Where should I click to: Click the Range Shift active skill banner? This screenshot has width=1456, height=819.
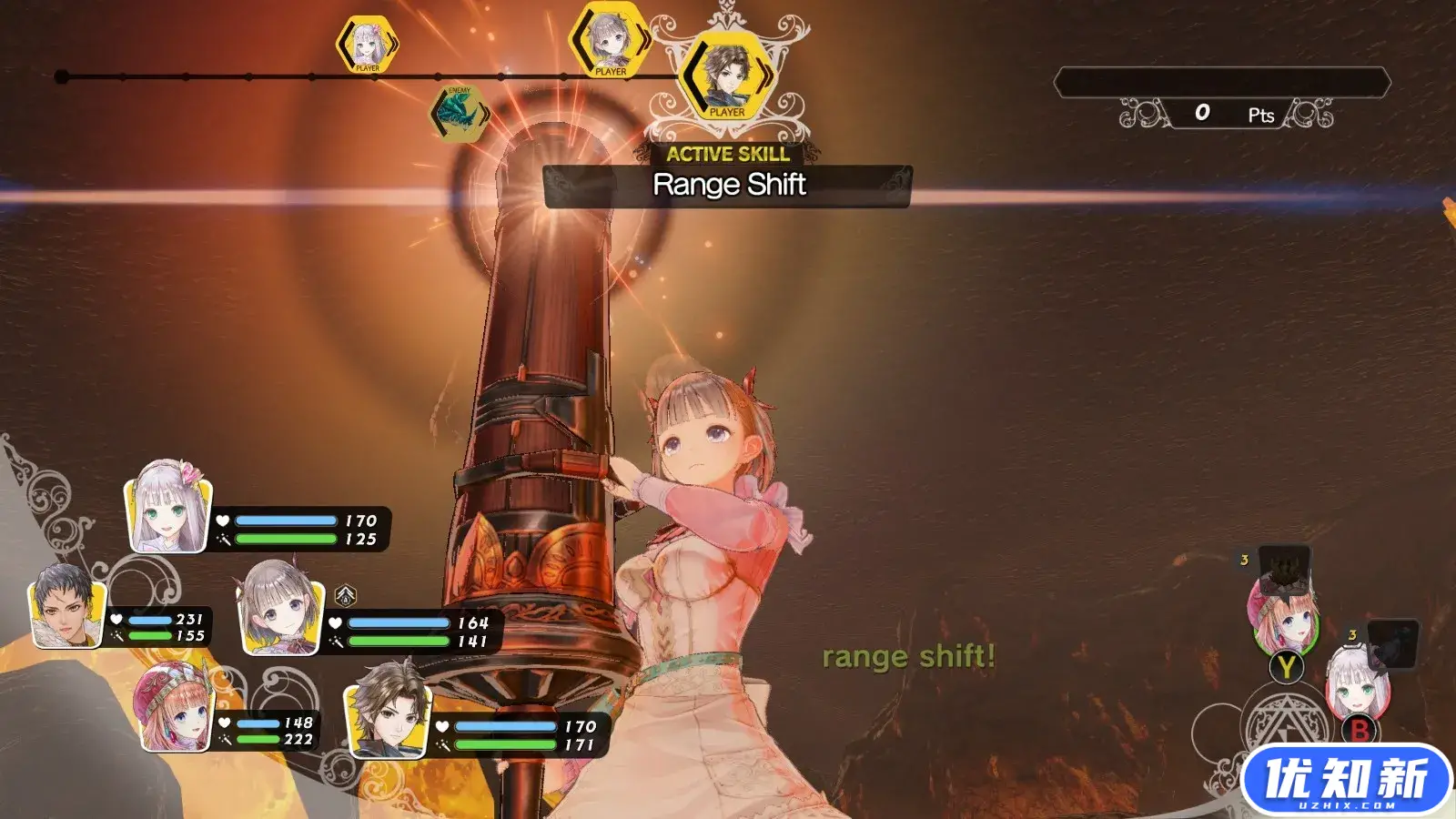pyautogui.click(x=728, y=185)
